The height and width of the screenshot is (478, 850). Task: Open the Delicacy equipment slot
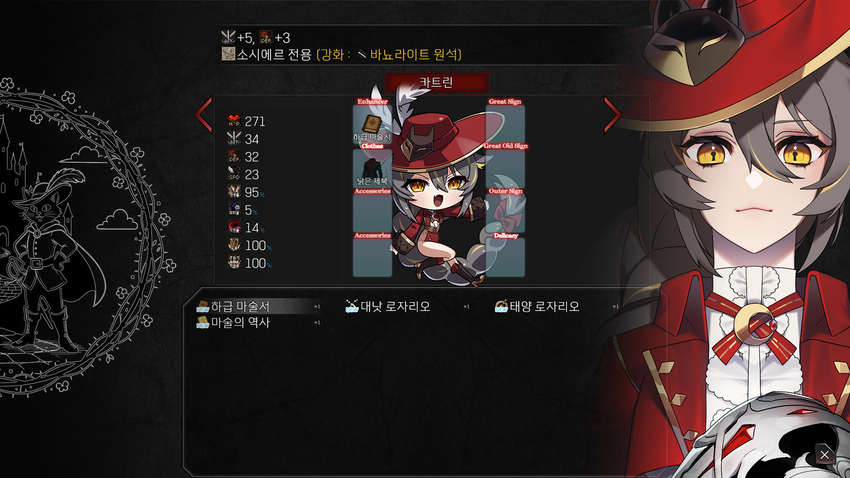[x=505, y=257]
